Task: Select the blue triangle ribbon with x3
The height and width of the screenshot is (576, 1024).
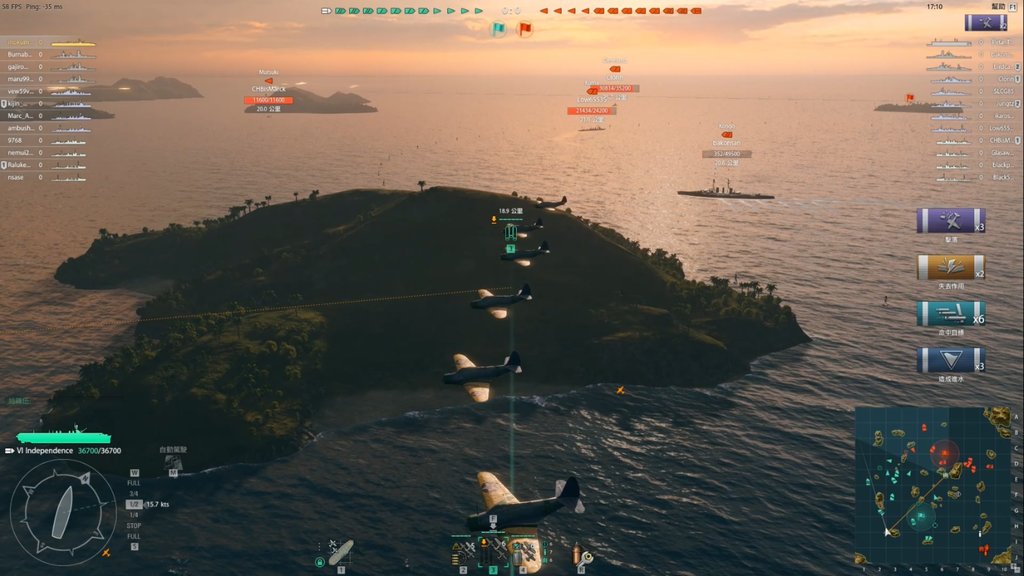Action: pyautogui.click(x=950, y=360)
